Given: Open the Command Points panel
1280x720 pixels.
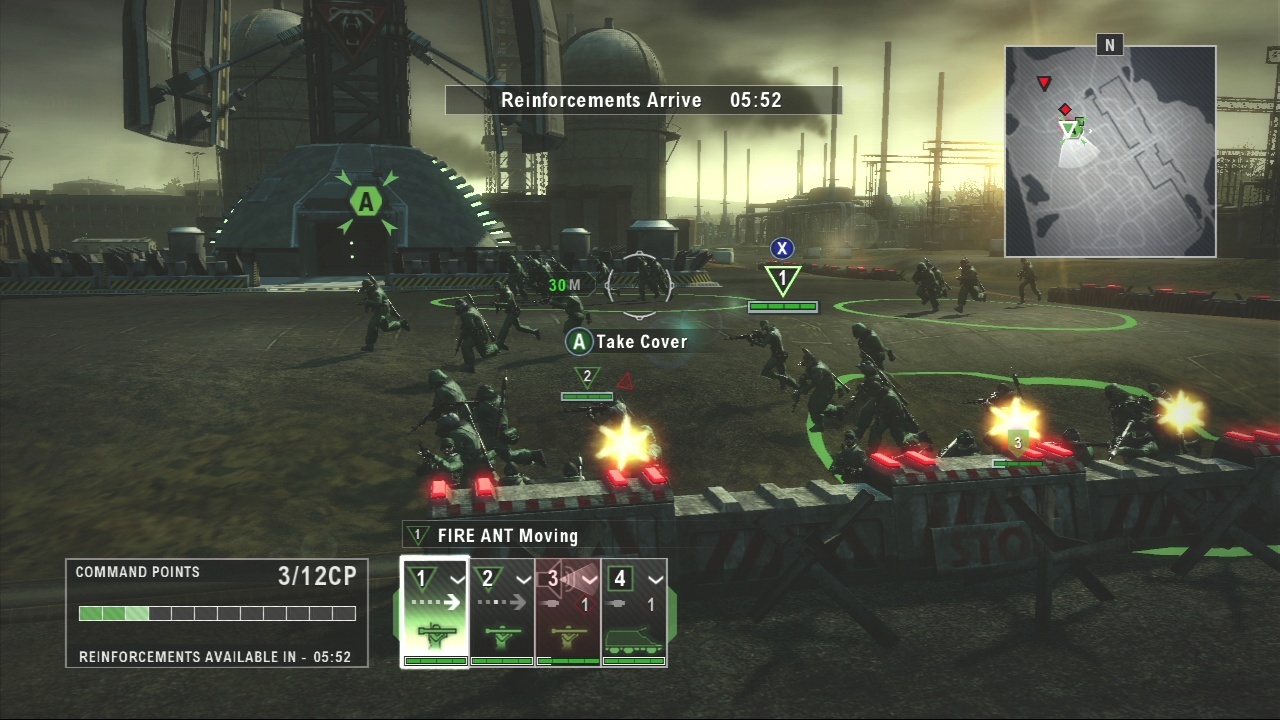Looking at the screenshot, I should click(217, 613).
